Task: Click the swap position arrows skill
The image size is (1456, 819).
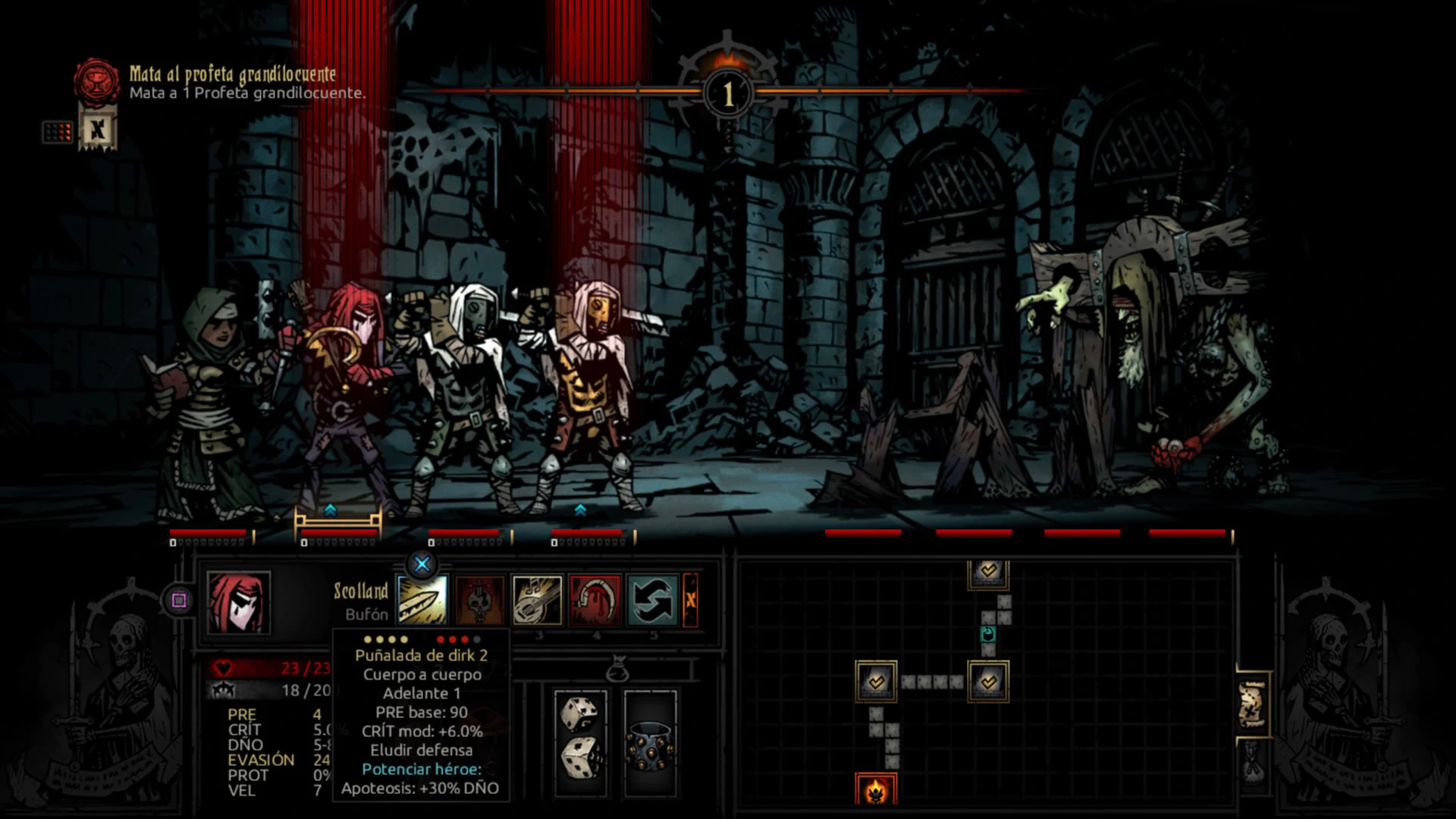Action: (x=652, y=600)
